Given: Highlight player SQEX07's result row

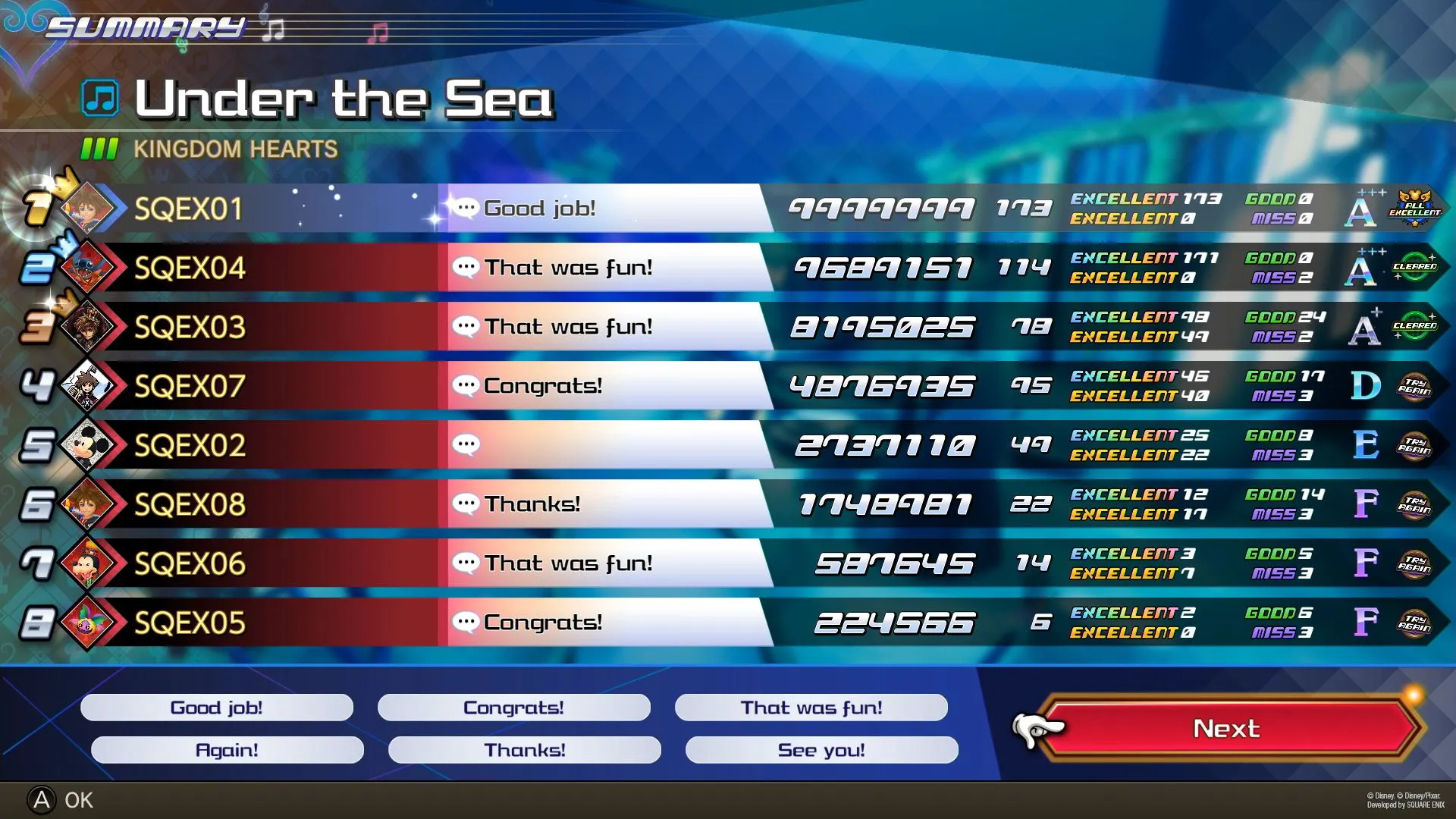Looking at the screenshot, I should (190, 386).
